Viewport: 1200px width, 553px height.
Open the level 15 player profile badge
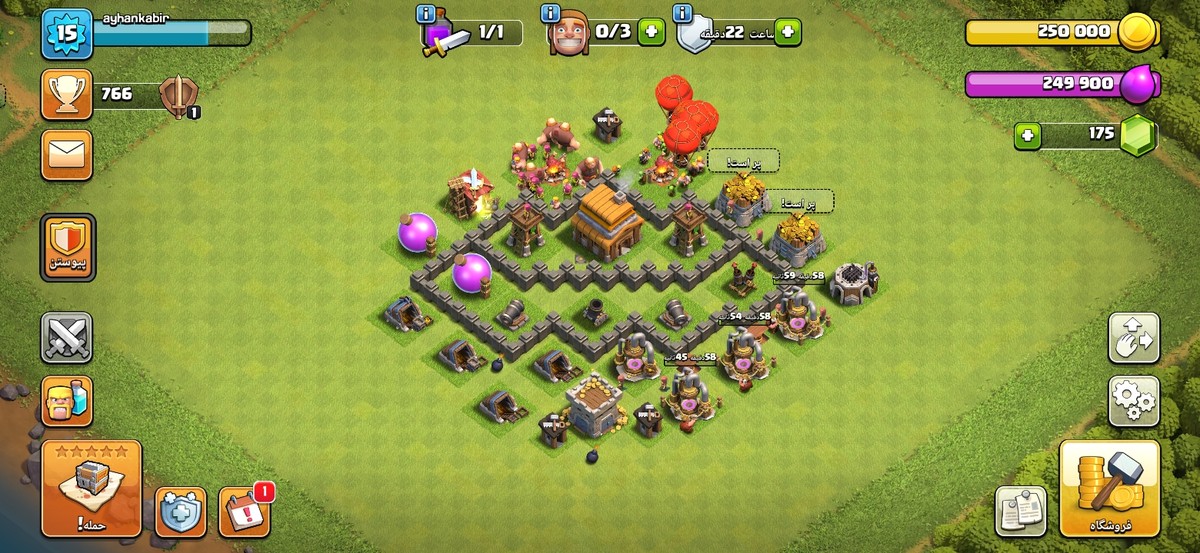pyautogui.click(x=67, y=34)
